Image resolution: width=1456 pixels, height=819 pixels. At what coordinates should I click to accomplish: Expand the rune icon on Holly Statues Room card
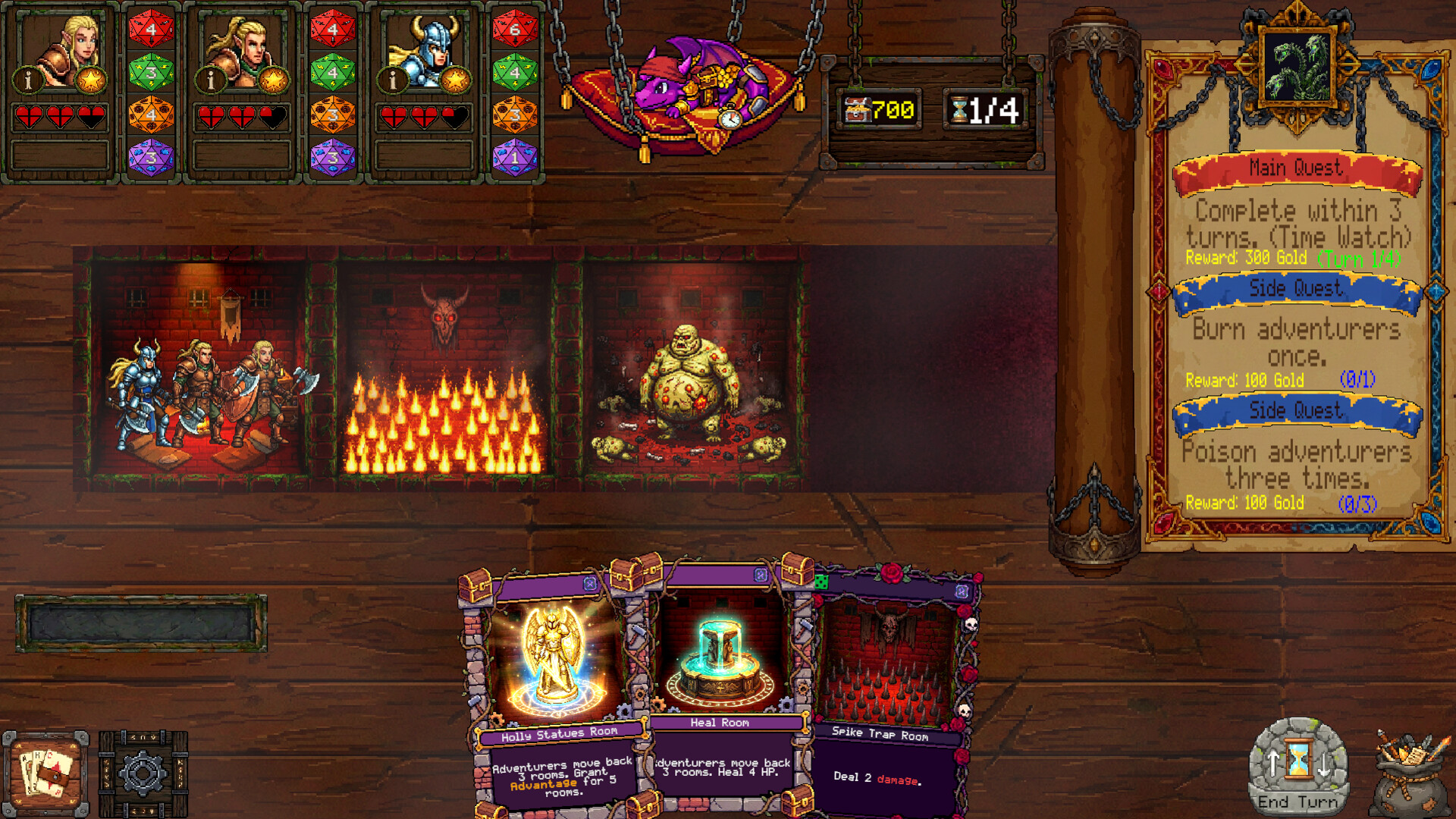pyautogui.click(x=588, y=584)
